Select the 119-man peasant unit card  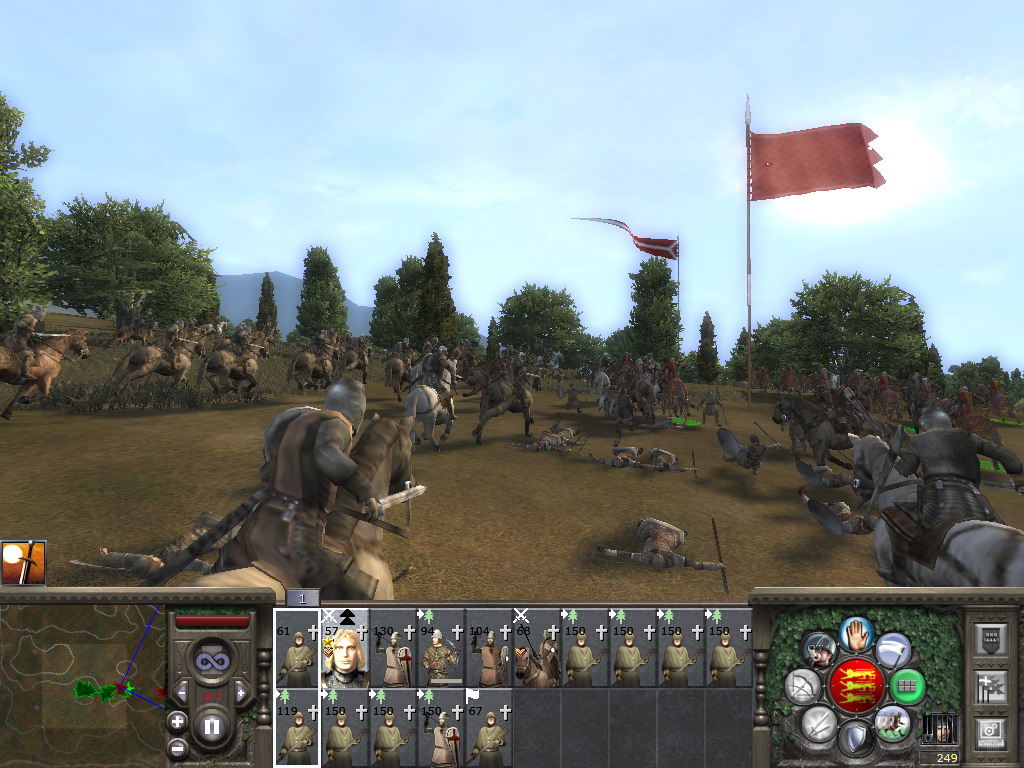click(297, 728)
